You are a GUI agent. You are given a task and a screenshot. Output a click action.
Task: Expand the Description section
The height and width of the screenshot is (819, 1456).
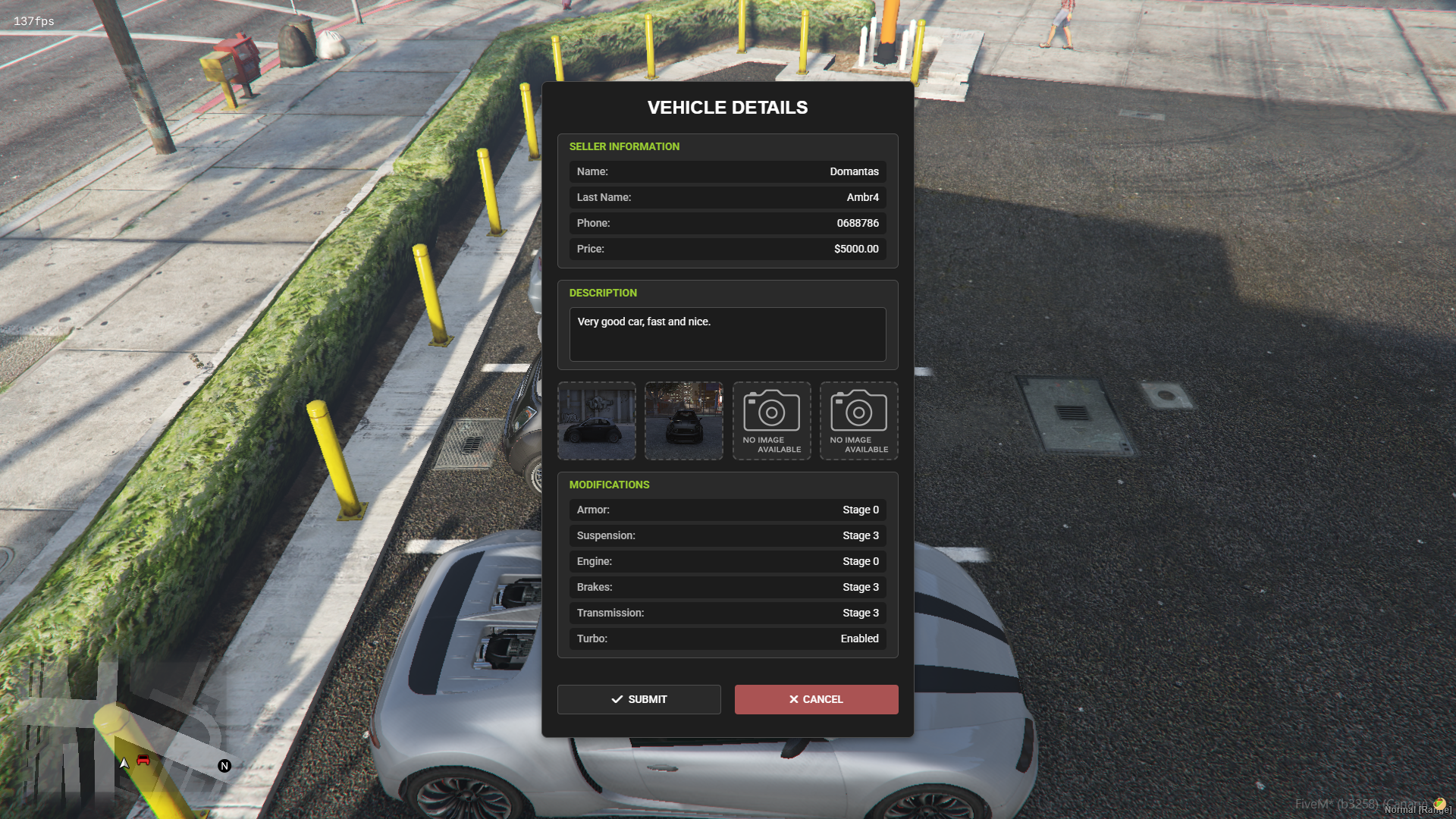pos(603,293)
